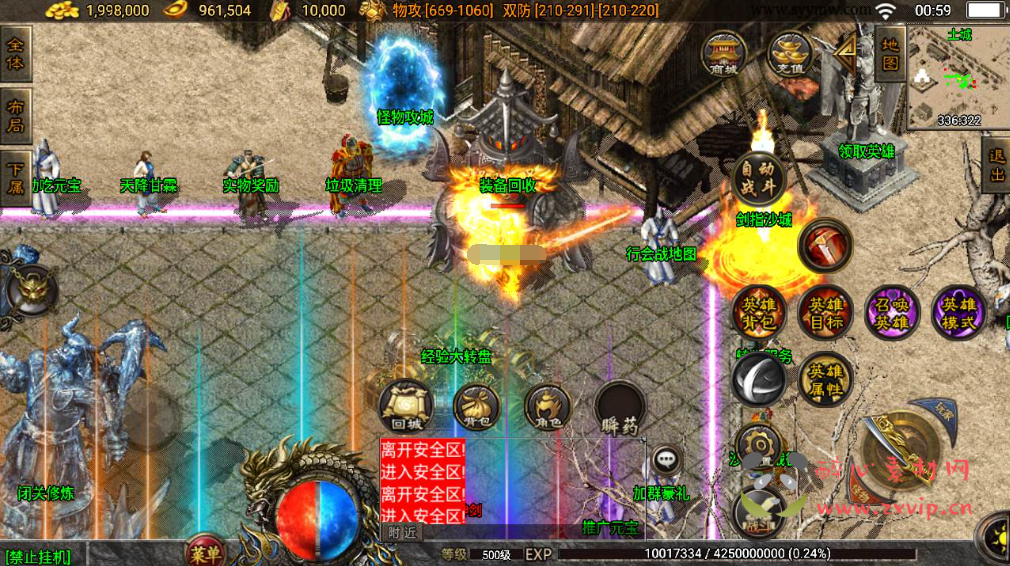The image size is (1010, 566).
Task: Open 英雄属性 hero attributes
Action: [825, 378]
